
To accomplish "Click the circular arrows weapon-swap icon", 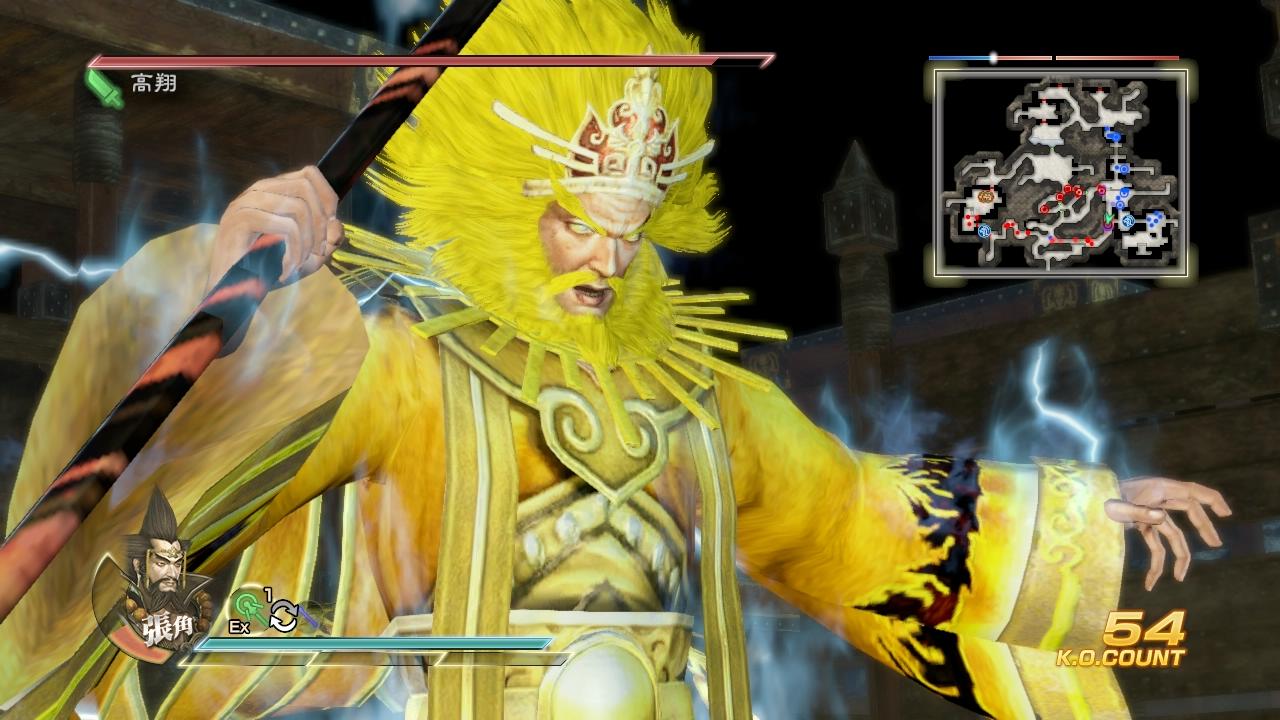I will click(283, 617).
